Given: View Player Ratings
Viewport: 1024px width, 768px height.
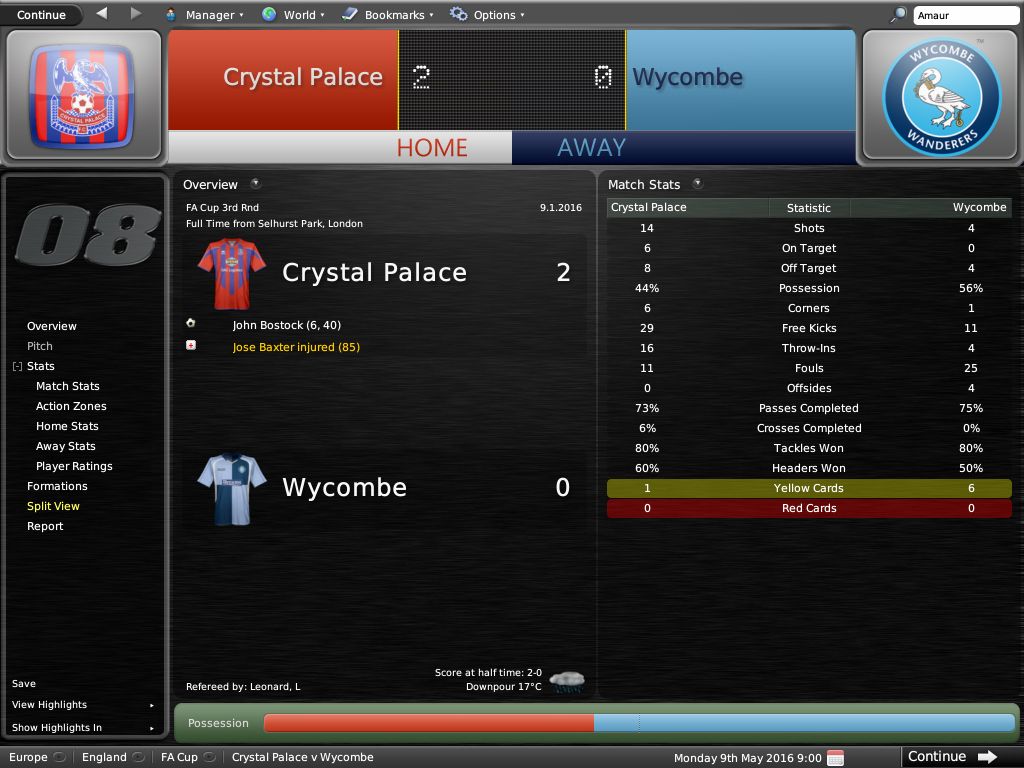Looking at the screenshot, I should point(74,466).
